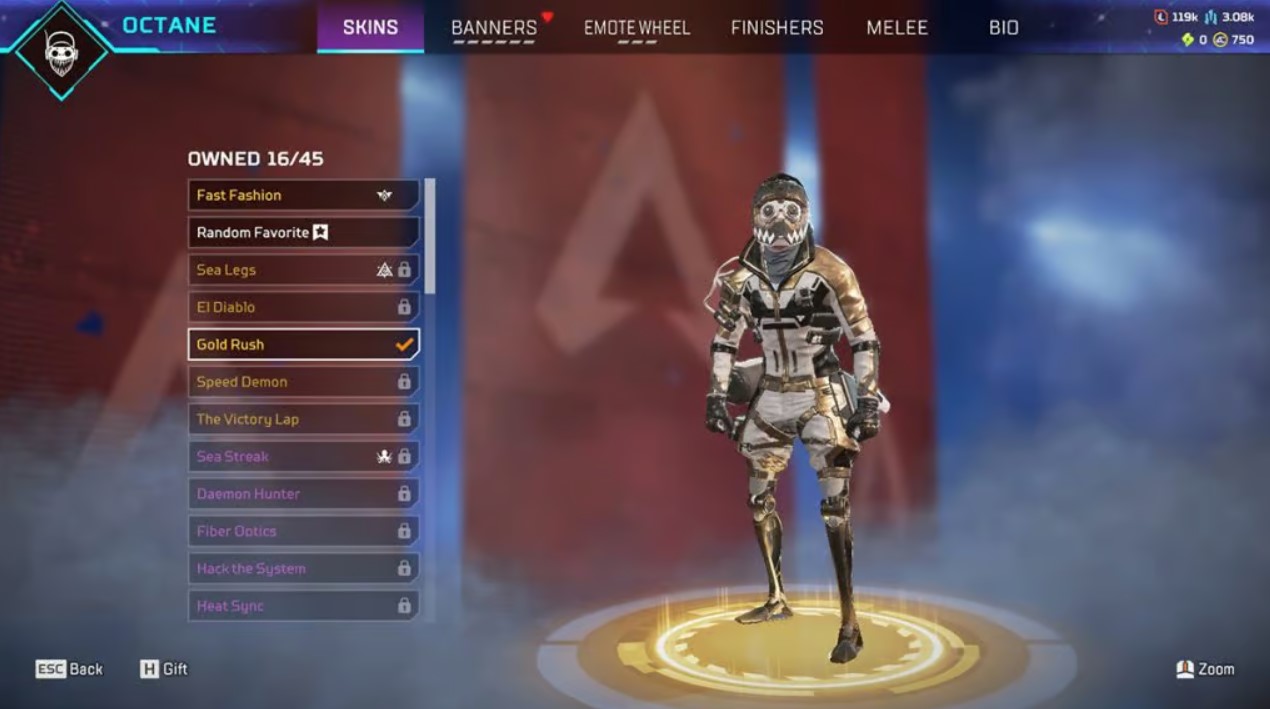Choose the Speed Demon skin
The height and width of the screenshot is (709, 1270).
click(x=303, y=381)
